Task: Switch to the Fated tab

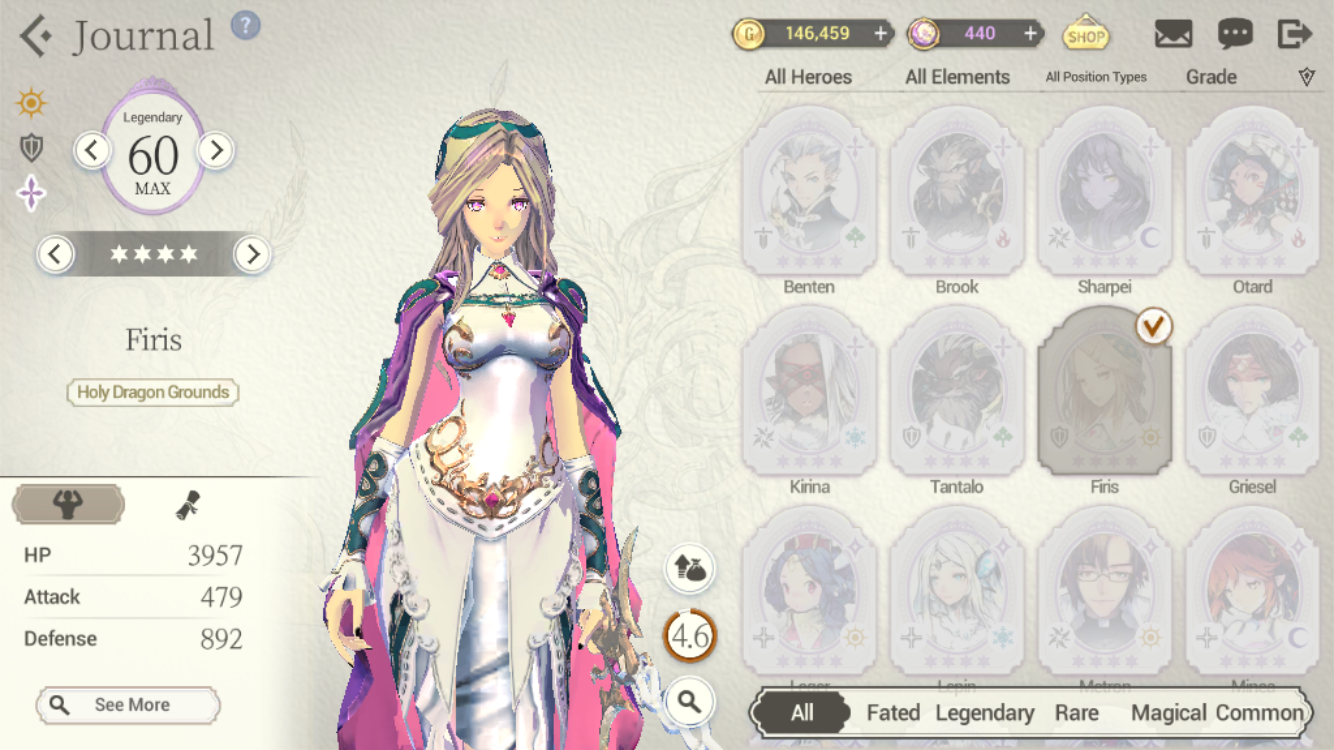Action: click(893, 713)
